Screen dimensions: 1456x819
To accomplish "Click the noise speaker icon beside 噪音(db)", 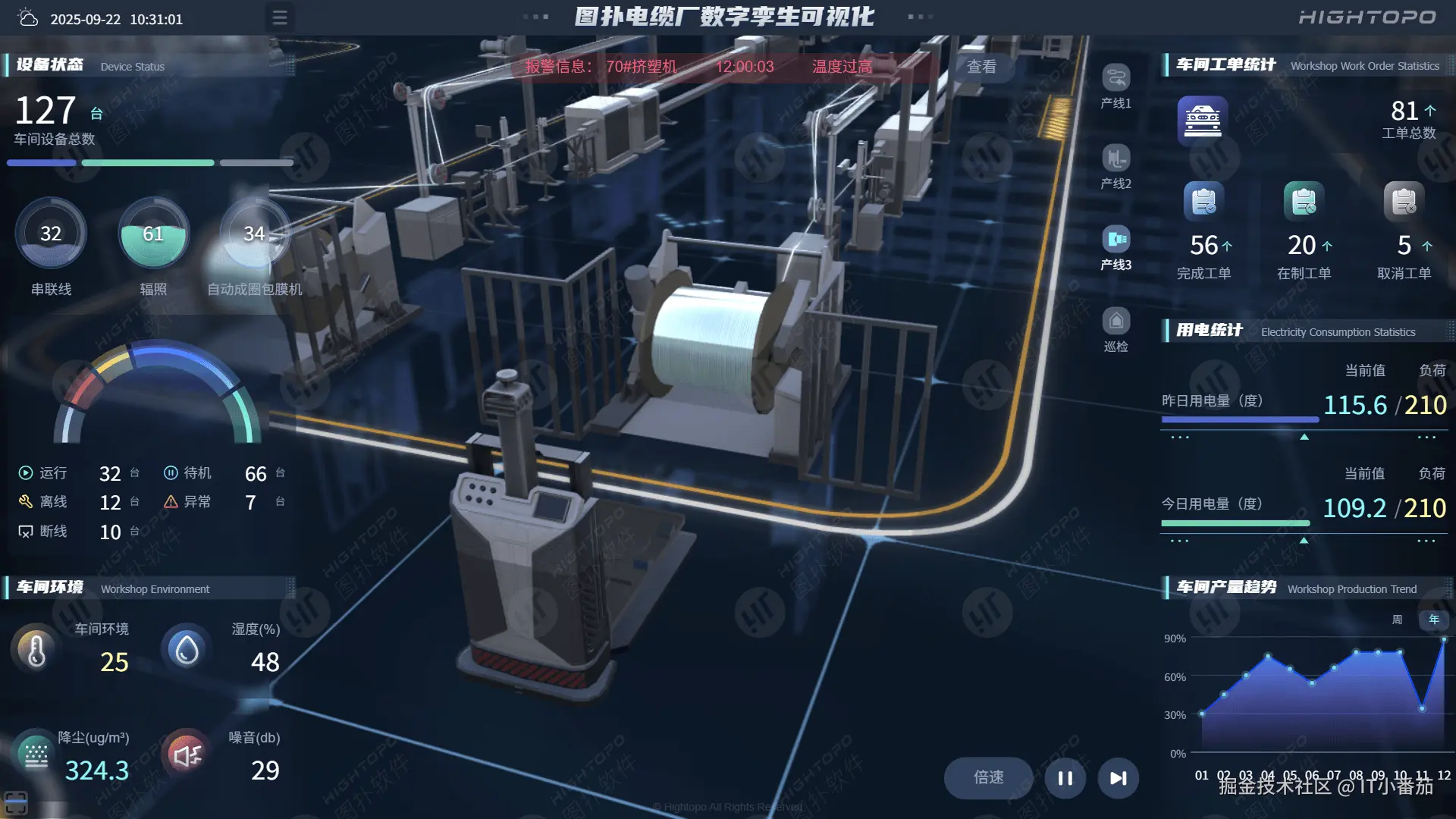I will tap(187, 755).
